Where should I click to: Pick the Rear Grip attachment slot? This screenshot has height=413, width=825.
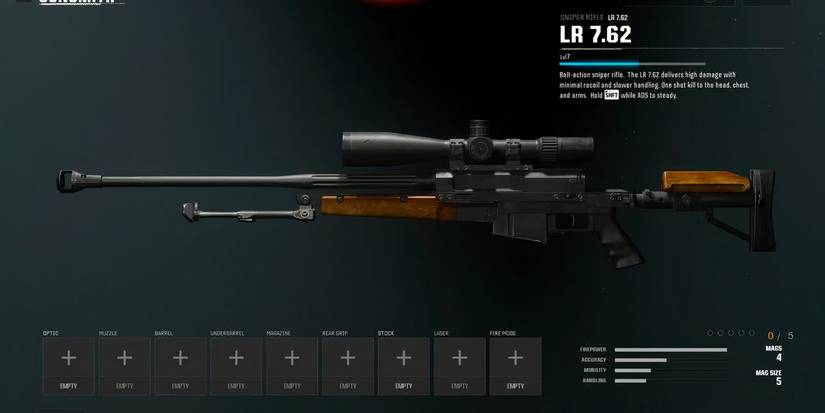(x=348, y=365)
